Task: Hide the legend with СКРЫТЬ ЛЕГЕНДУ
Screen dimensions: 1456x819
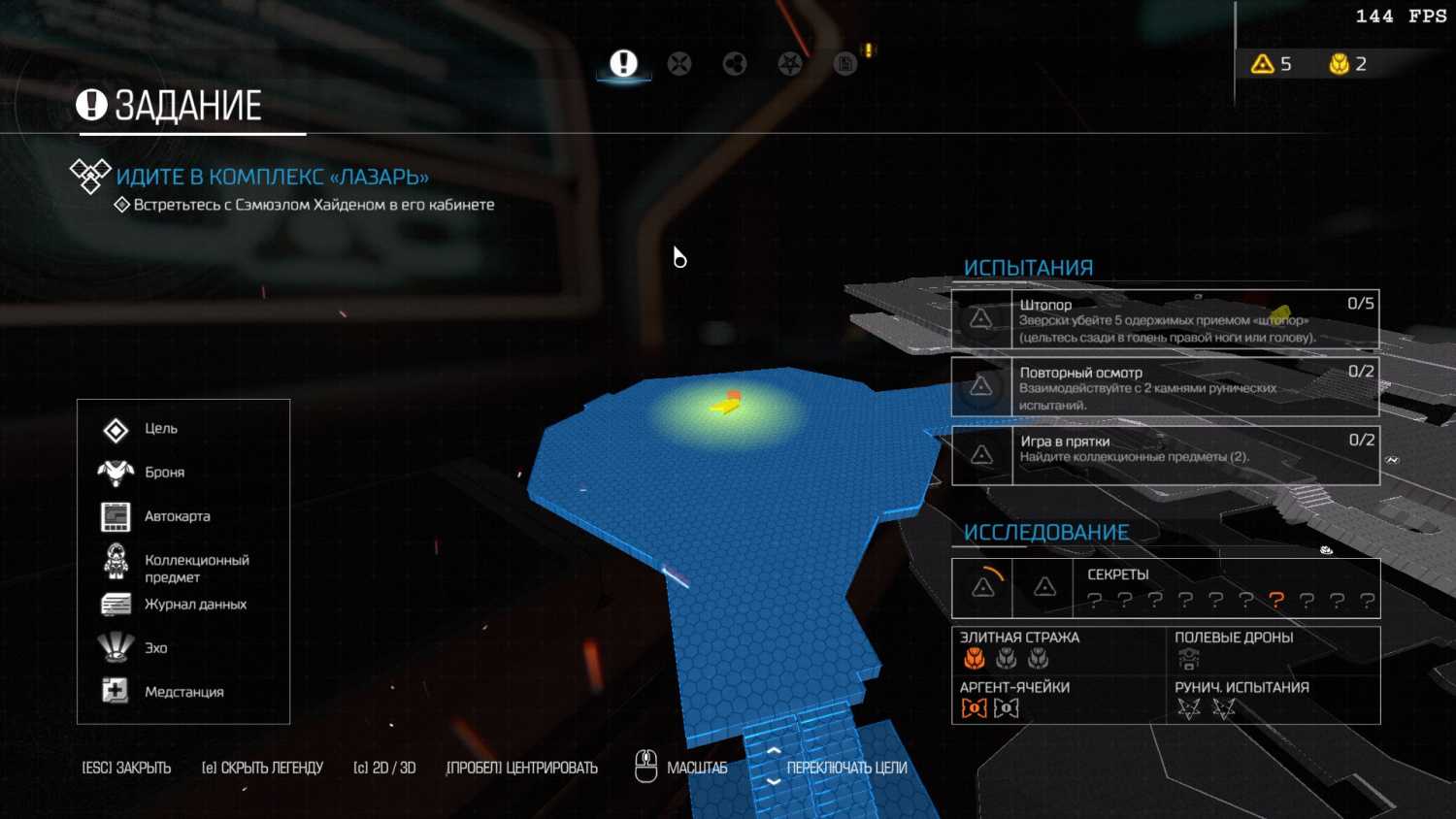Action: click(262, 768)
